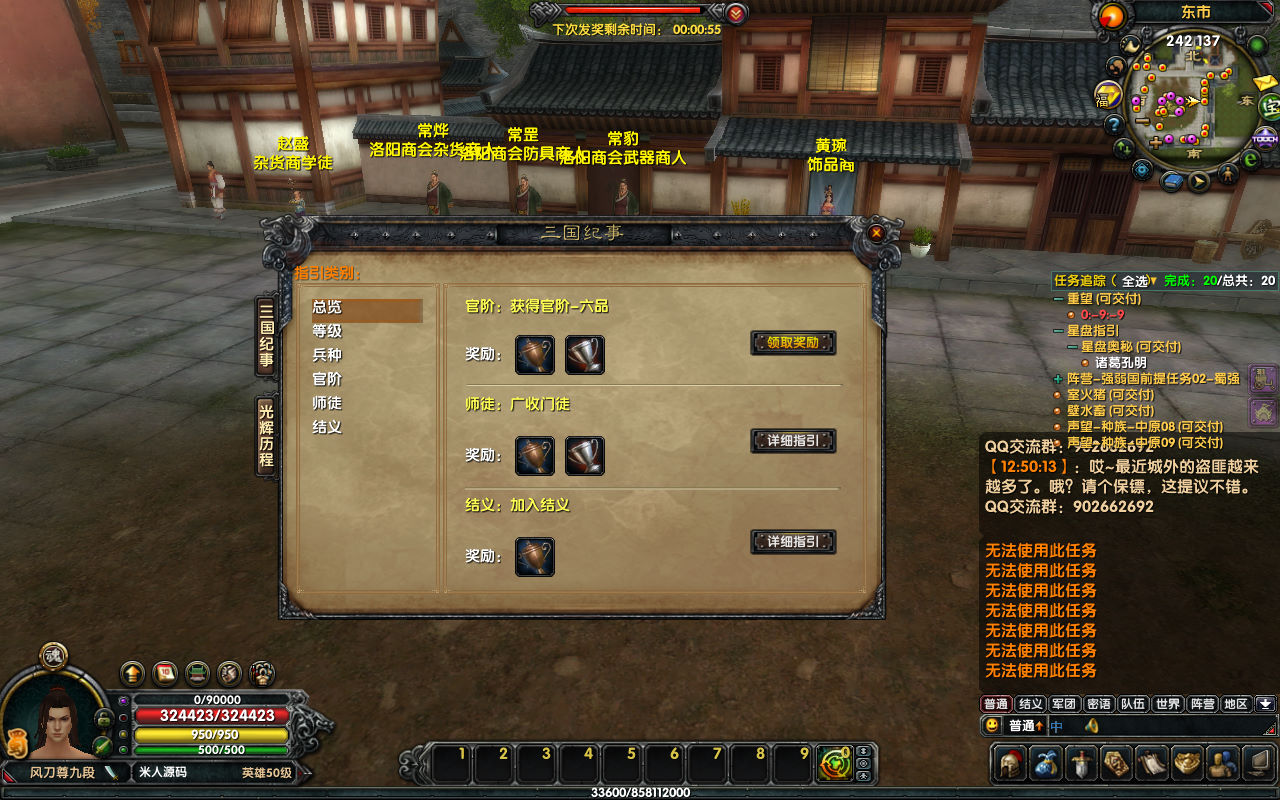Viewport: 1280px width, 800px height.
Task: Open the emoji smiley picker in chat
Action: pyautogui.click(x=992, y=726)
